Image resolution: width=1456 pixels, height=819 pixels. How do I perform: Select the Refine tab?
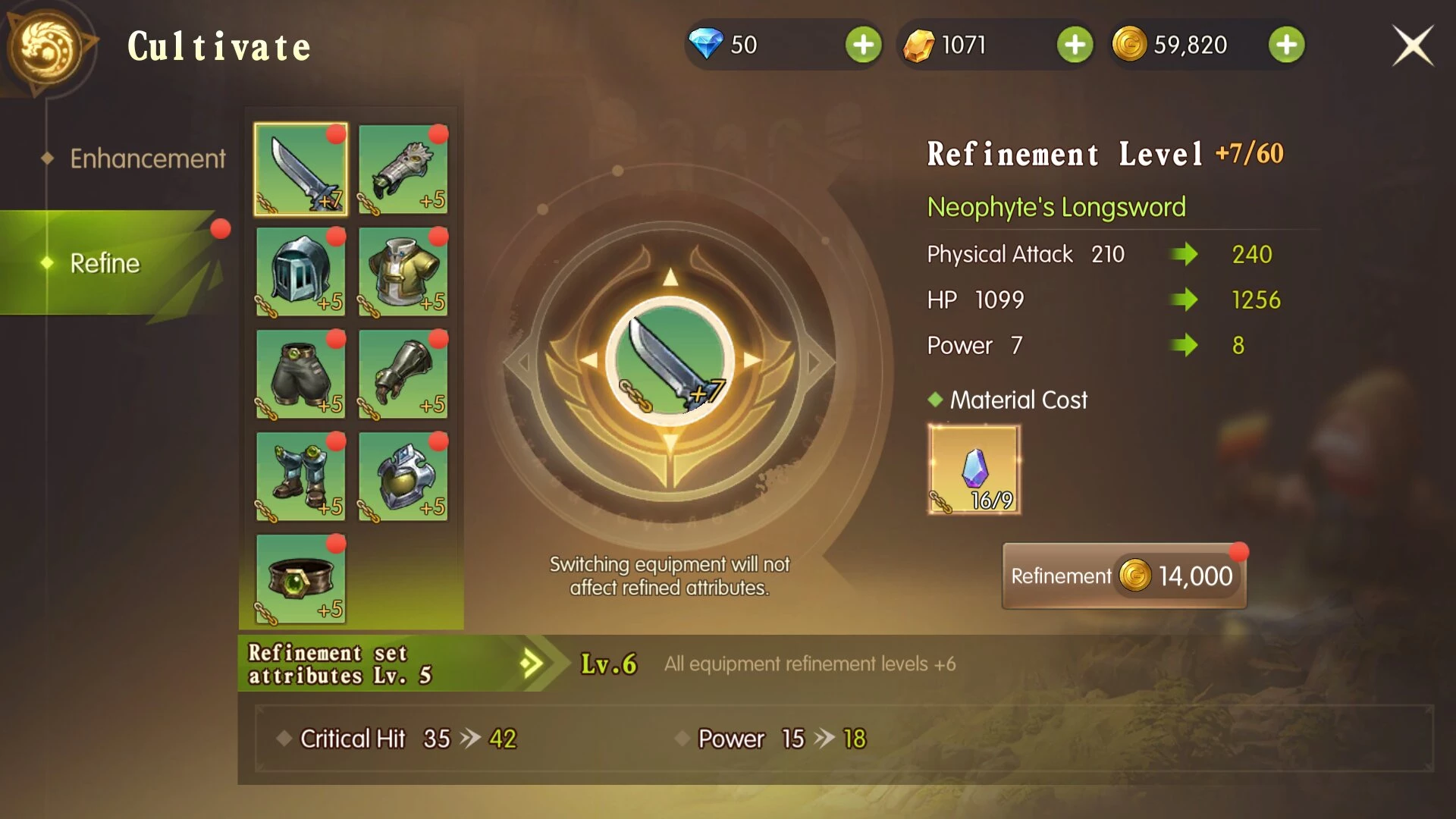106,263
